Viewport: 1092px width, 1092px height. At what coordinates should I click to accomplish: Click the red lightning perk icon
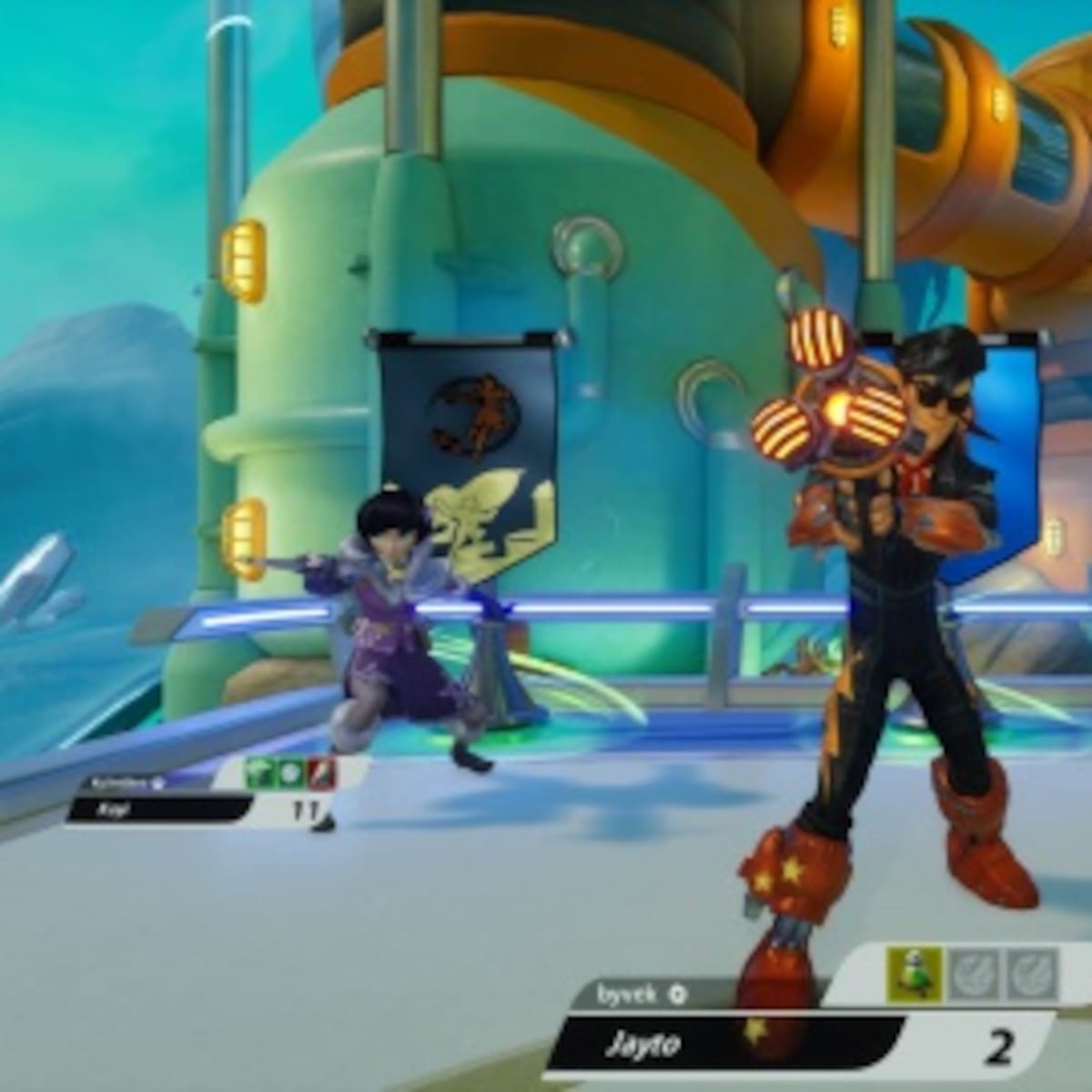321,773
